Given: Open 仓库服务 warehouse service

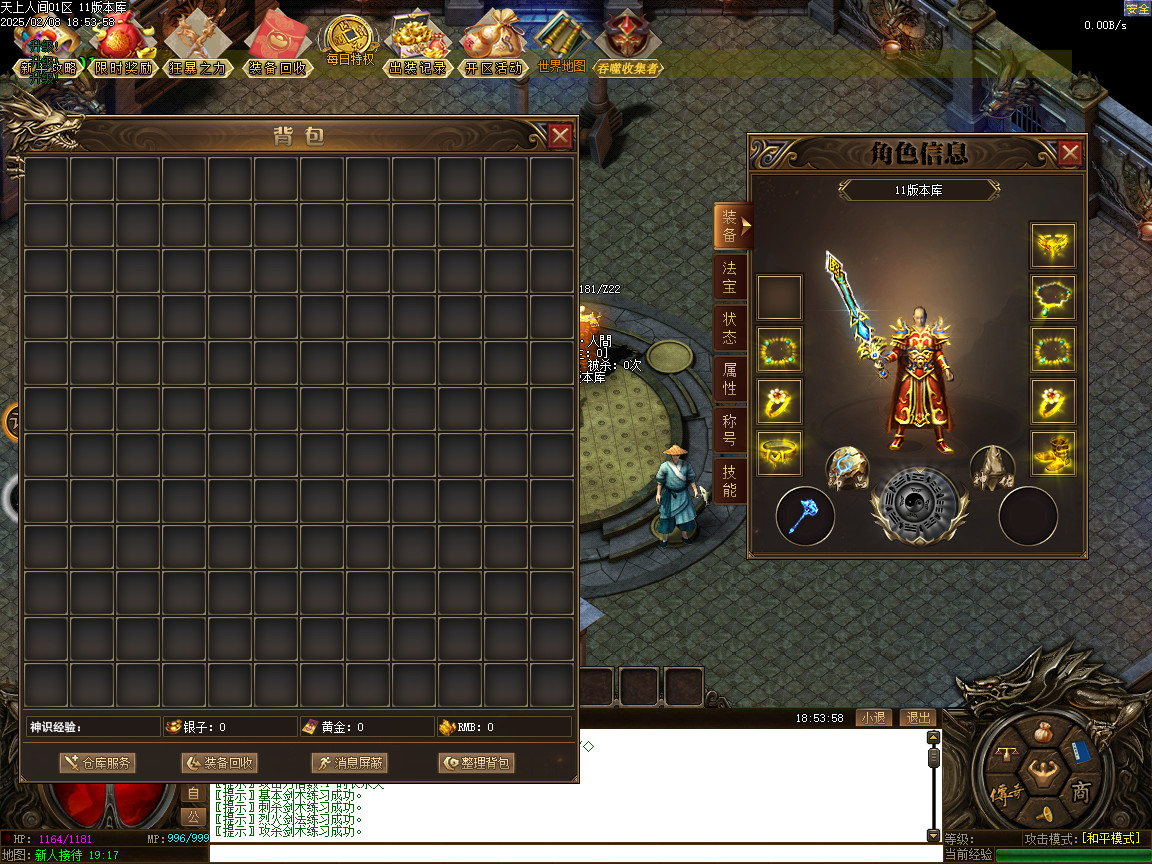Looking at the screenshot, I should coord(97,763).
